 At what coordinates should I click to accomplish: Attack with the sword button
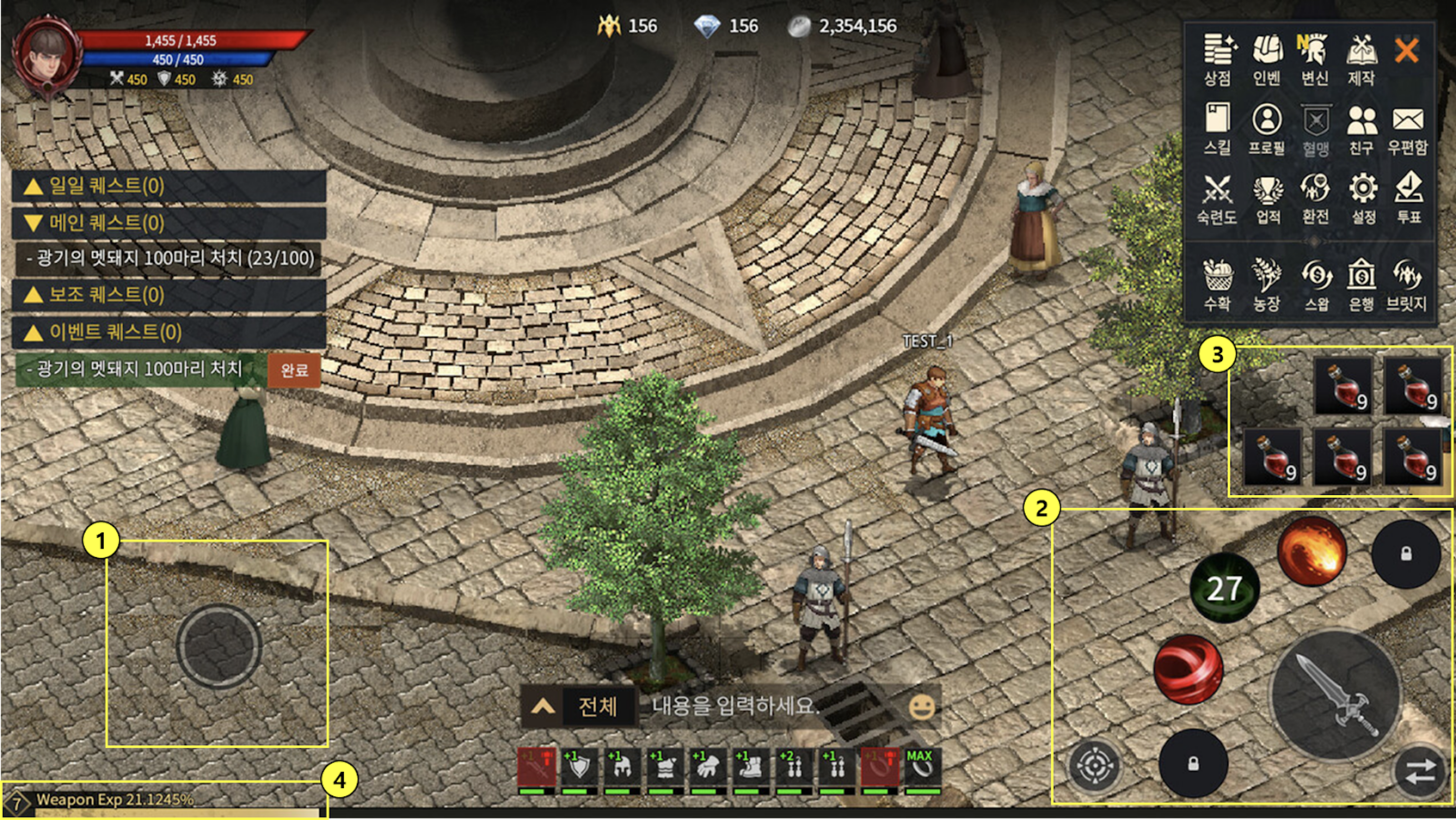pyautogui.click(x=1335, y=695)
